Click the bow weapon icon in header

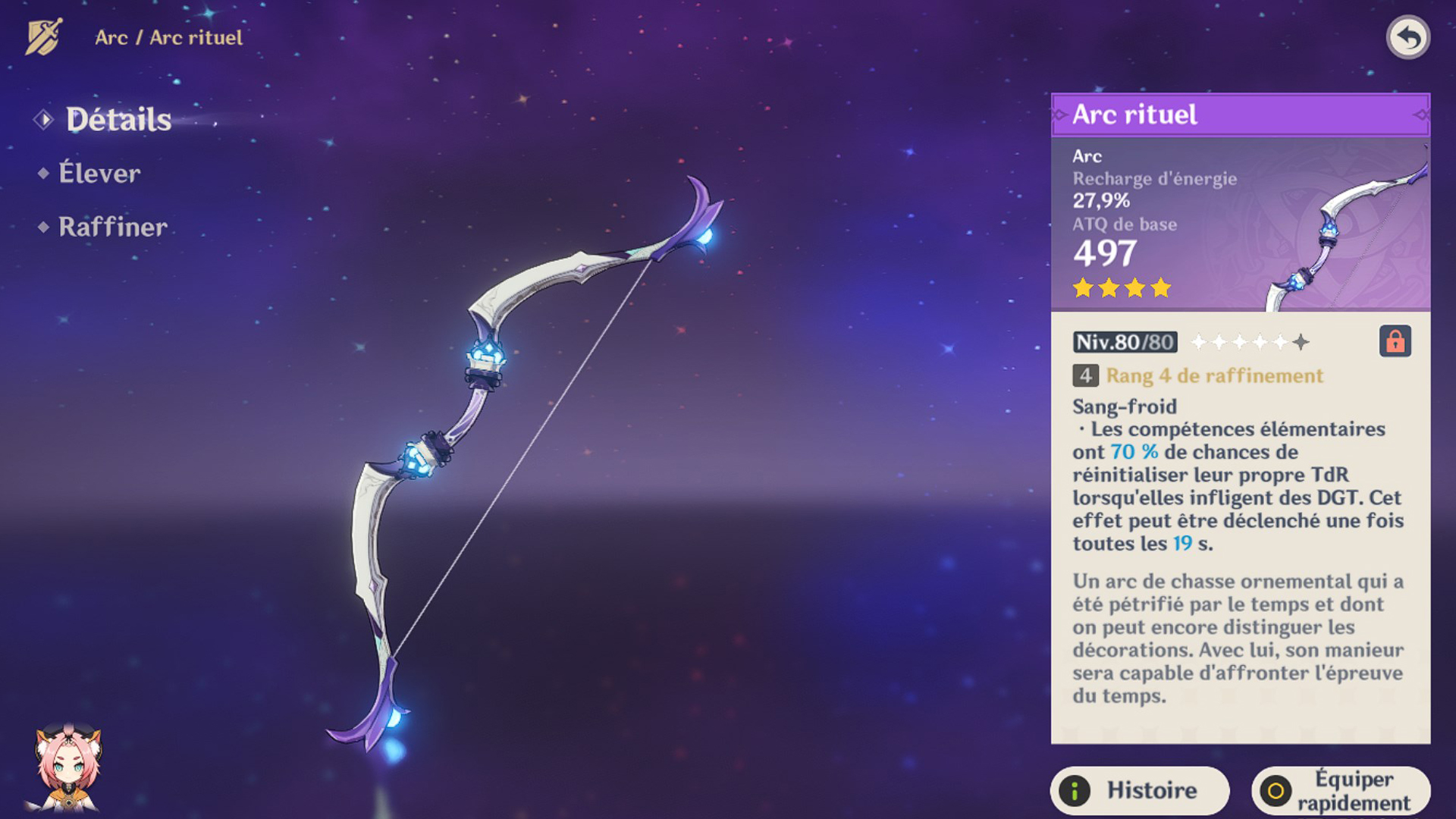[x=43, y=36]
